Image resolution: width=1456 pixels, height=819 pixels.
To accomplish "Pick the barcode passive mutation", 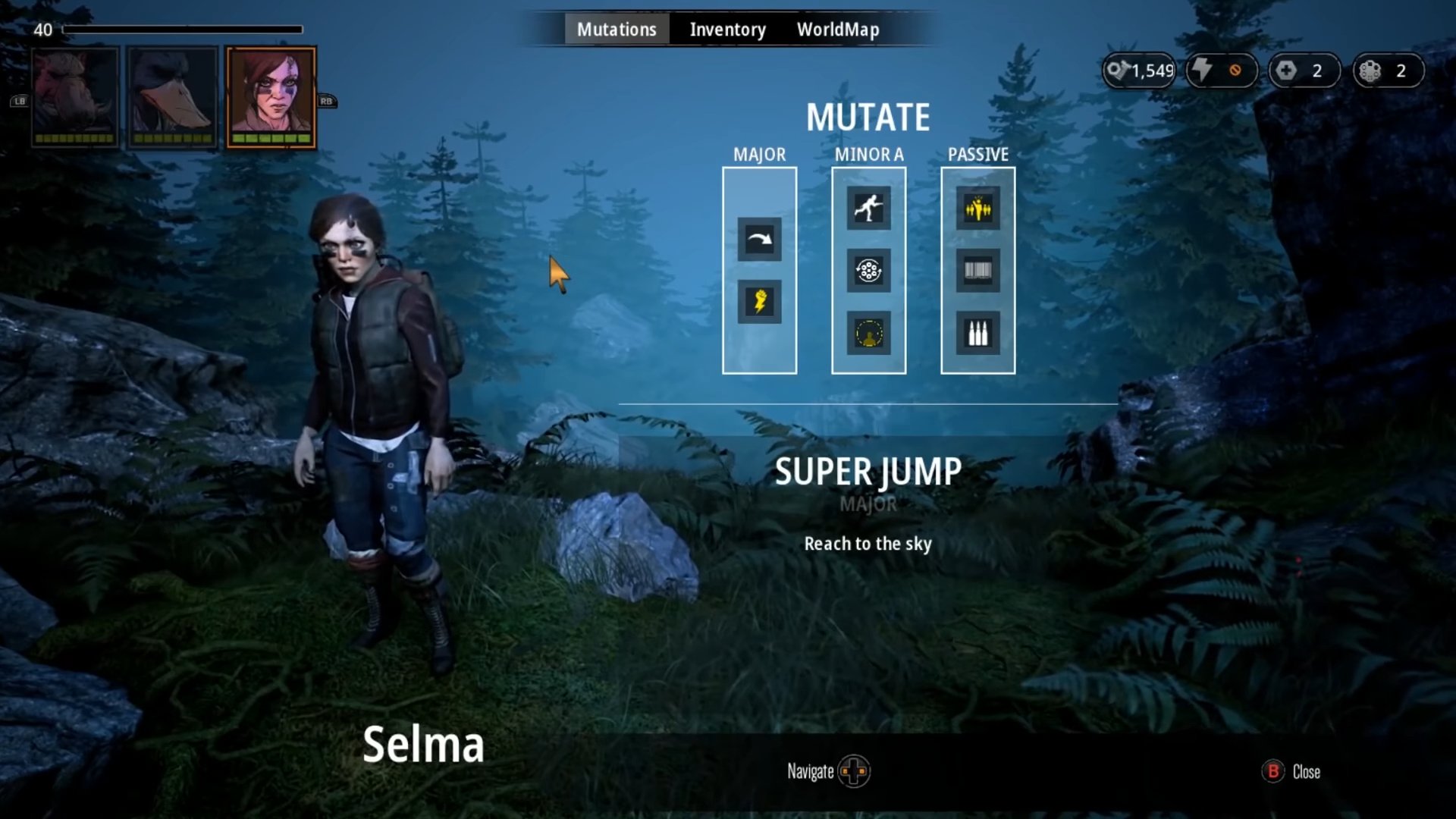I will coord(977,270).
